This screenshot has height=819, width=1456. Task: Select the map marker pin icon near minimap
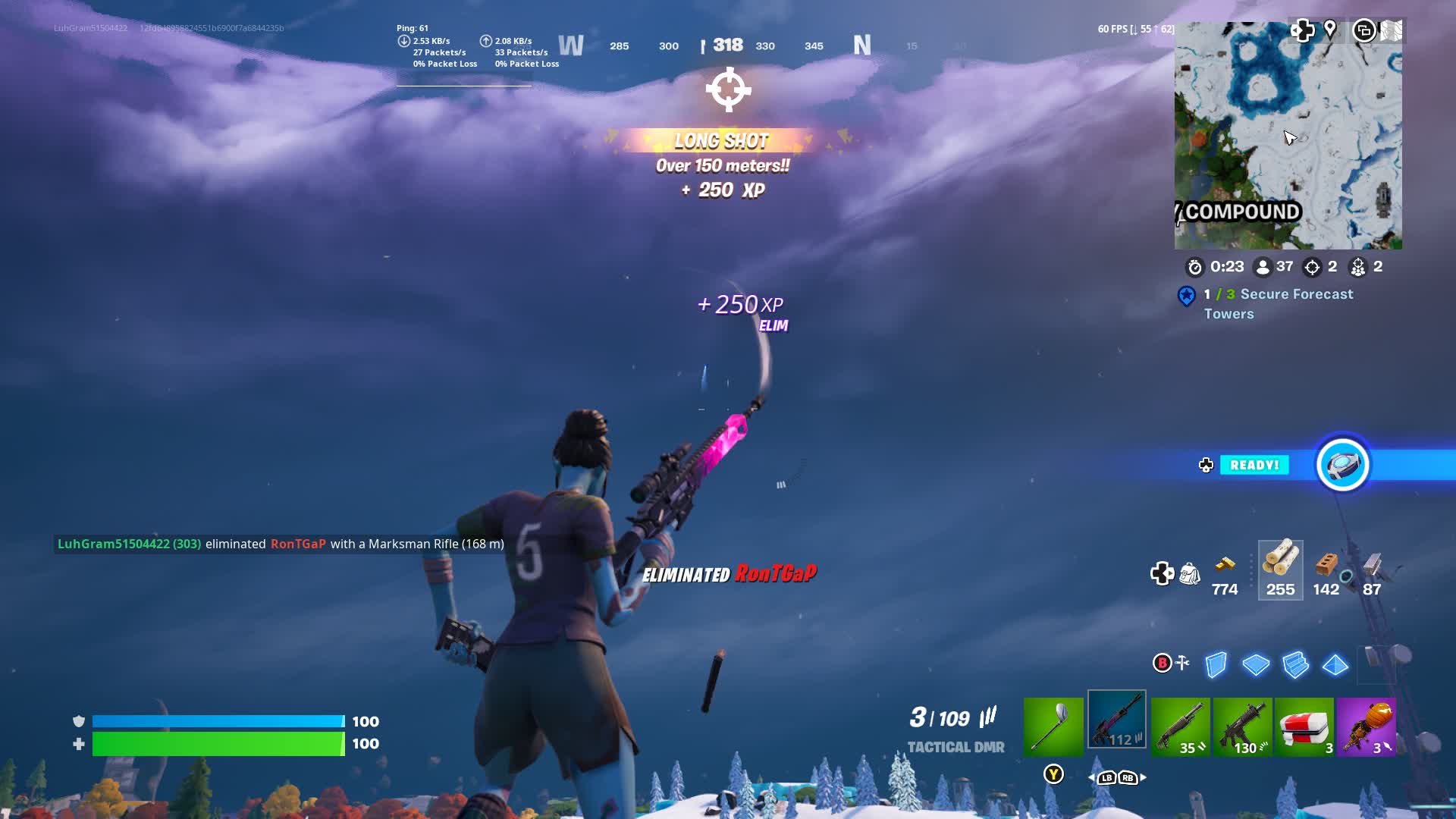1331,30
